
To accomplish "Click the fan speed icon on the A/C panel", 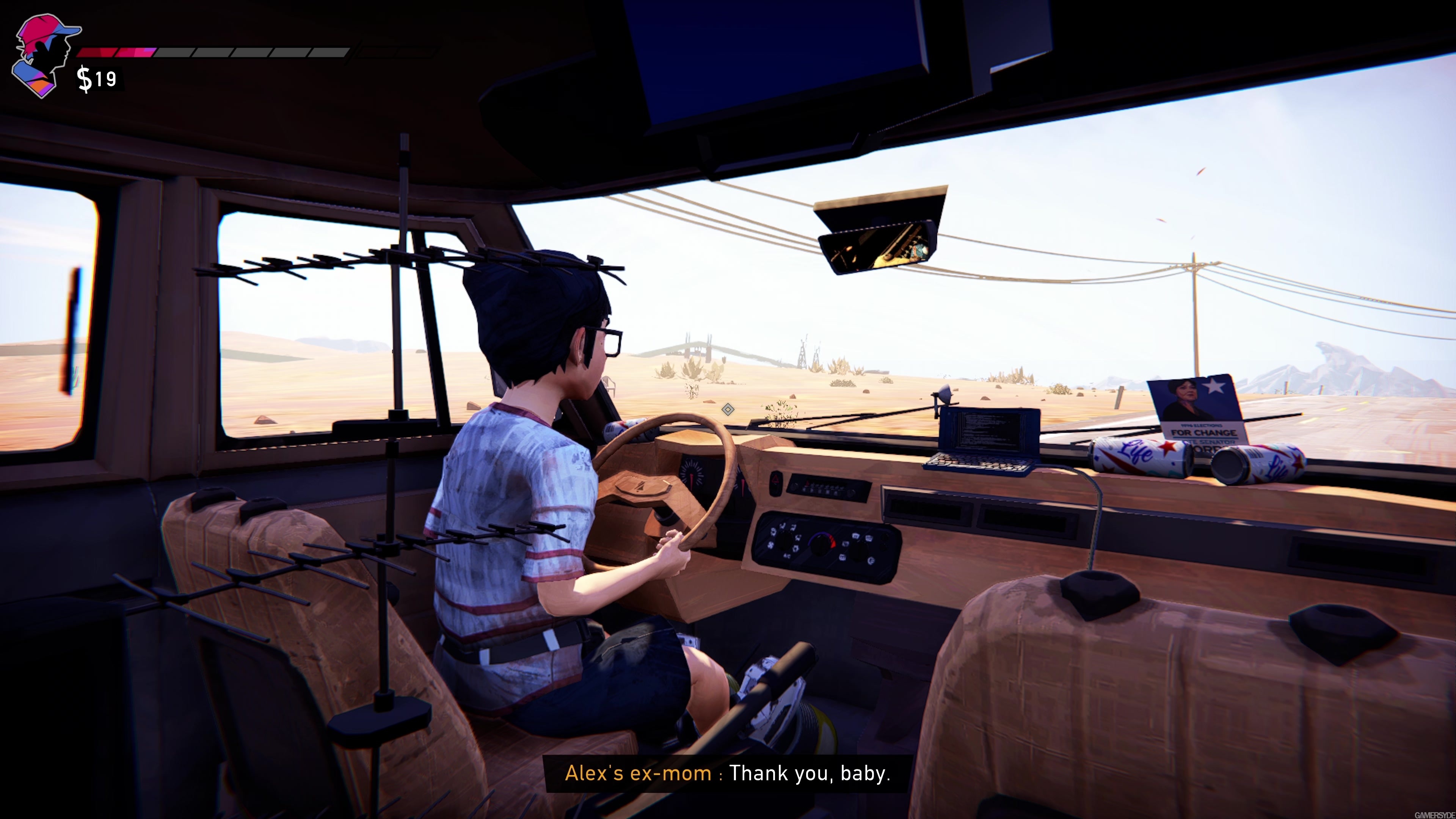I will [770, 546].
